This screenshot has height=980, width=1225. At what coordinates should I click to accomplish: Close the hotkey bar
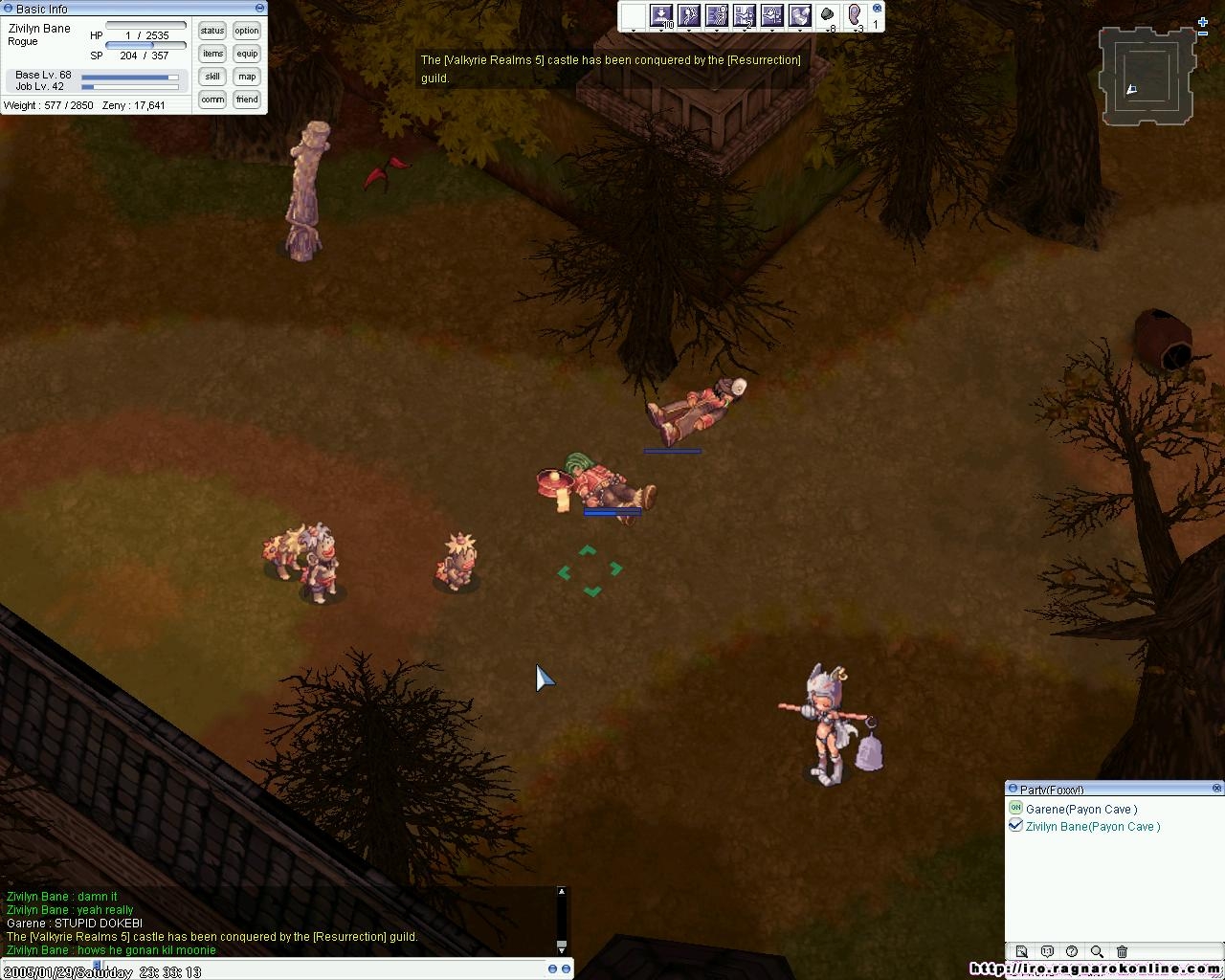pyautogui.click(x=877, y=9)
